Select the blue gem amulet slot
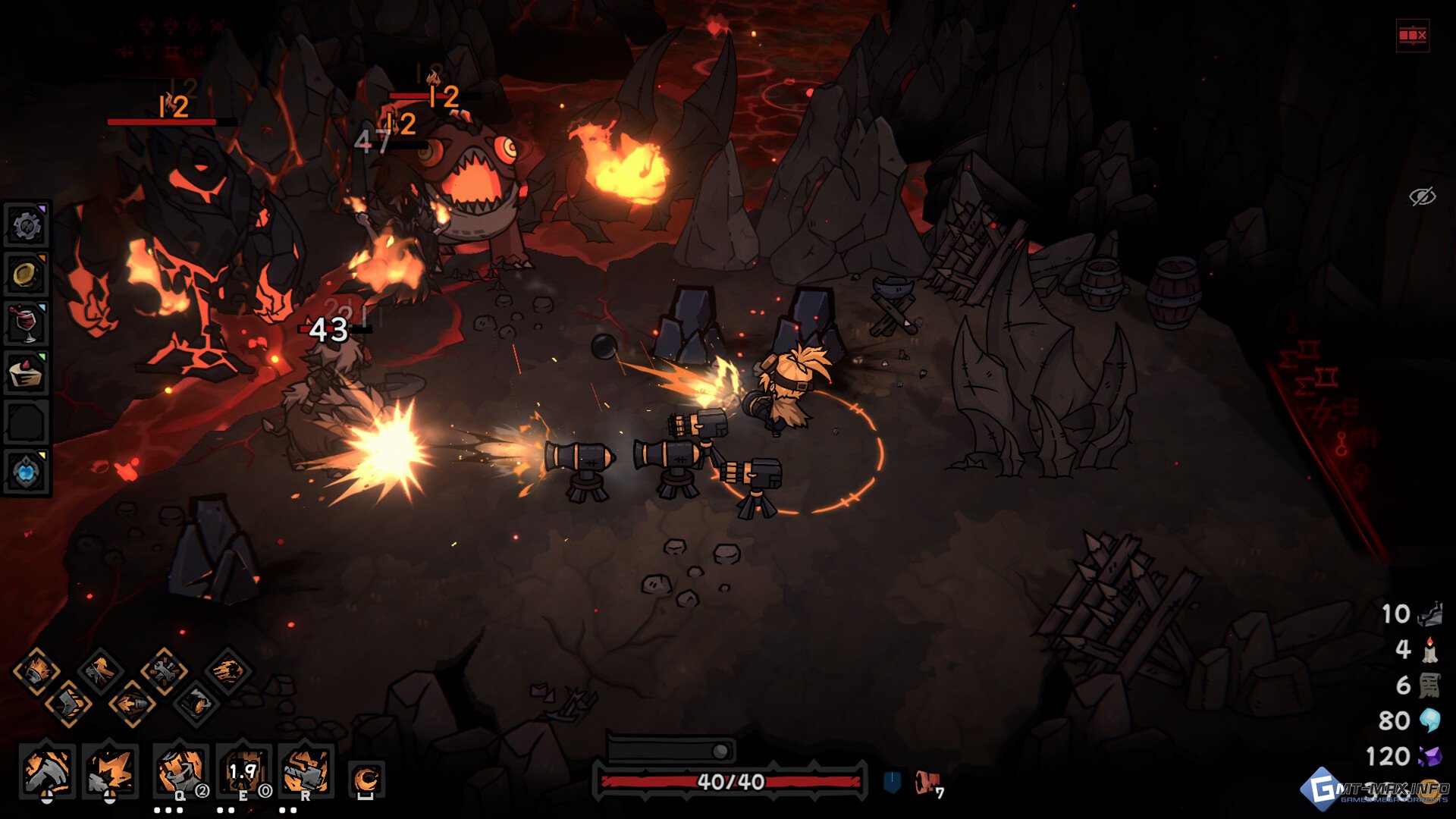 pyautogui.click(x=26, y=472)
